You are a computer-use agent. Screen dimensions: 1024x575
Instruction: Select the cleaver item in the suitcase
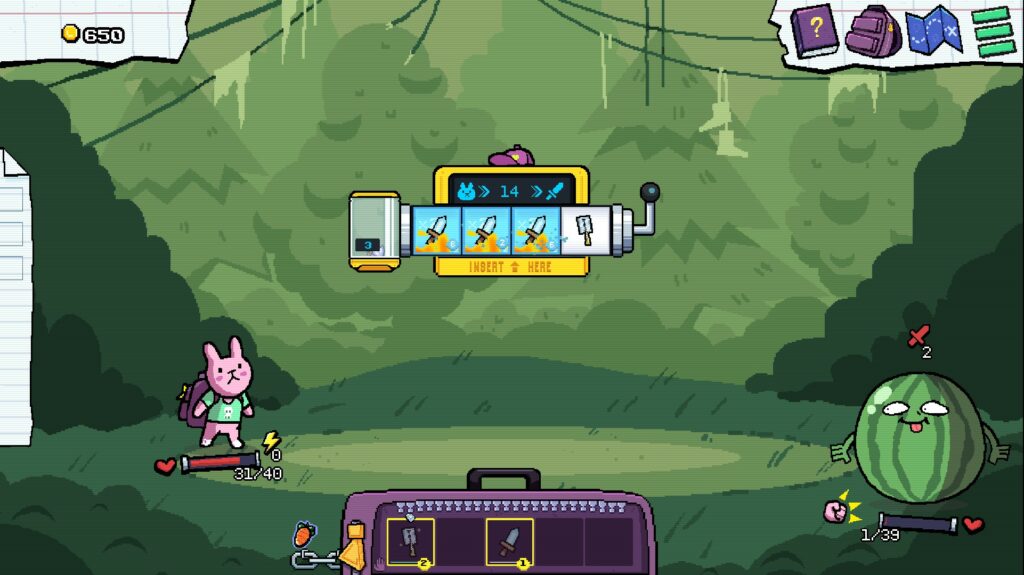pyautogui.click(x=410, y=542)
